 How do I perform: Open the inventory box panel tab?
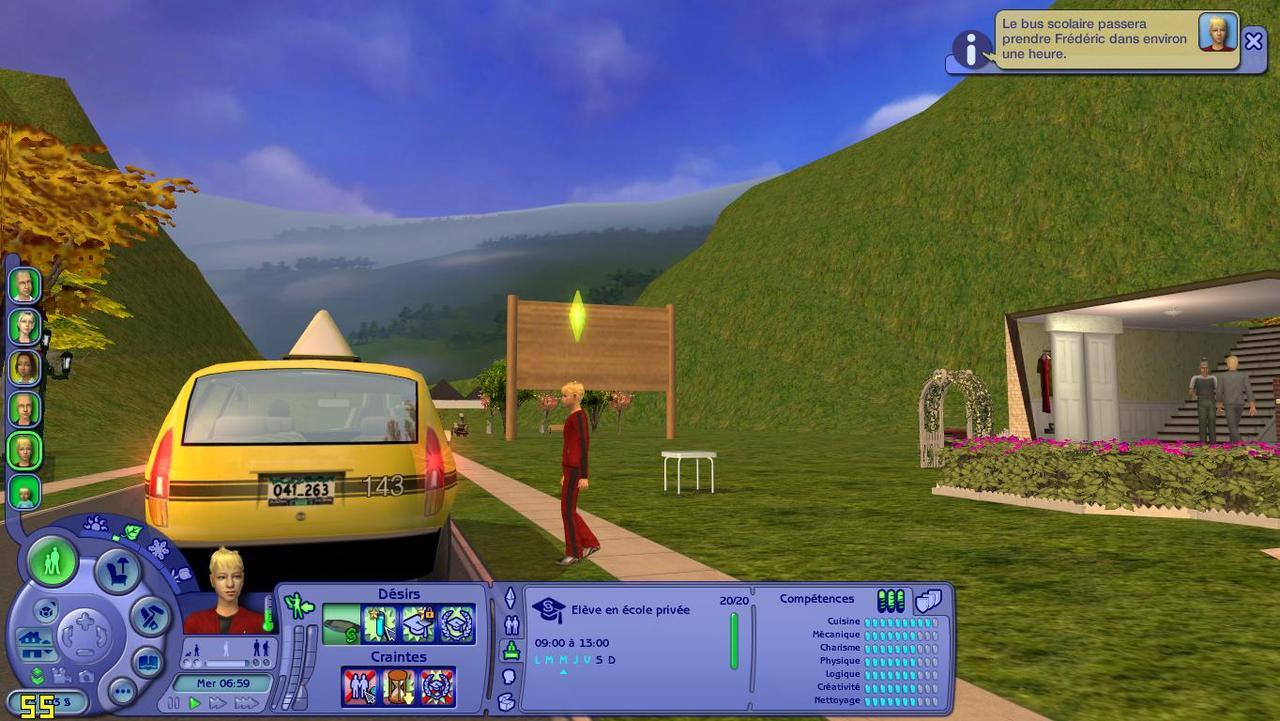[x=509, y=701]
